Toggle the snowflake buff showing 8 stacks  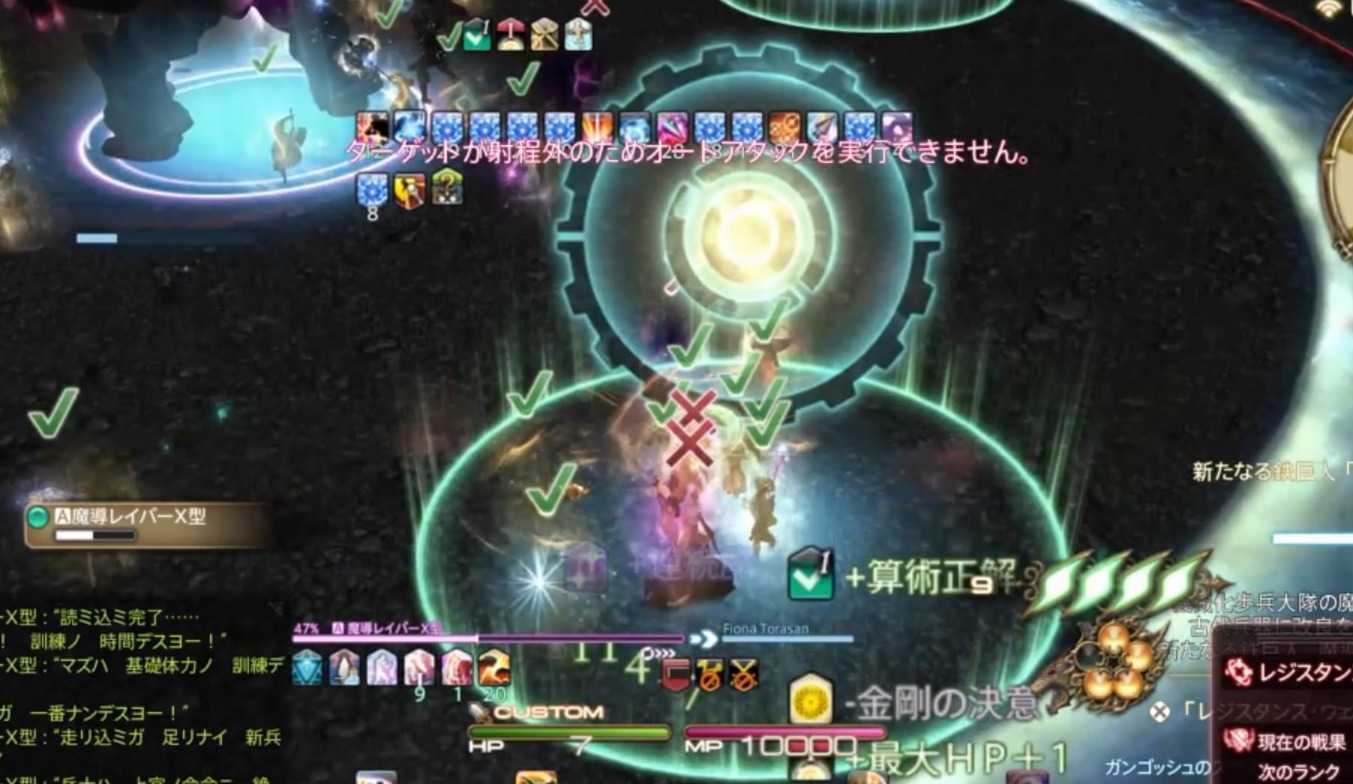coord(371,189)
